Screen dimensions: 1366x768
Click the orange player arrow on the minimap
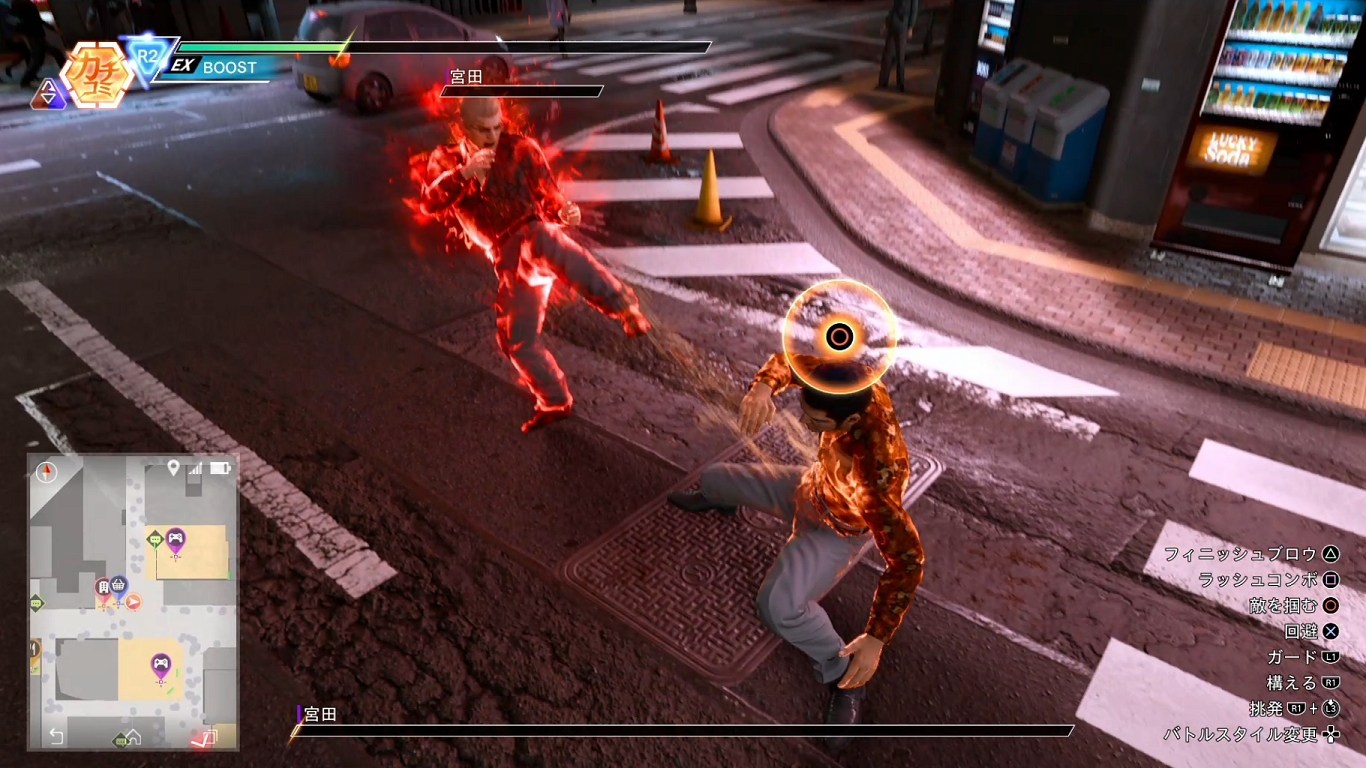click(132, 601)
